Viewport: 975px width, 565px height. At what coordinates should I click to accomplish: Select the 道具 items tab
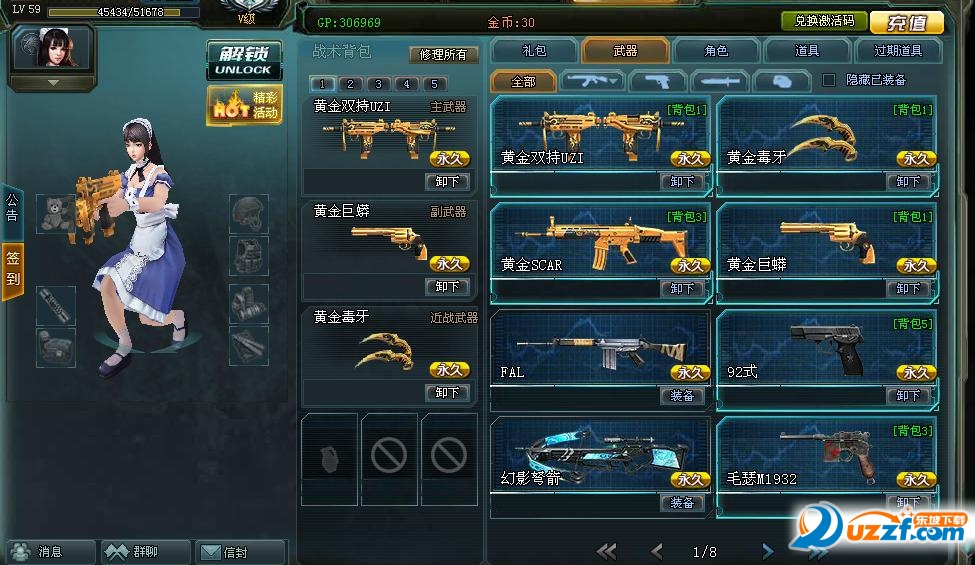807,50
